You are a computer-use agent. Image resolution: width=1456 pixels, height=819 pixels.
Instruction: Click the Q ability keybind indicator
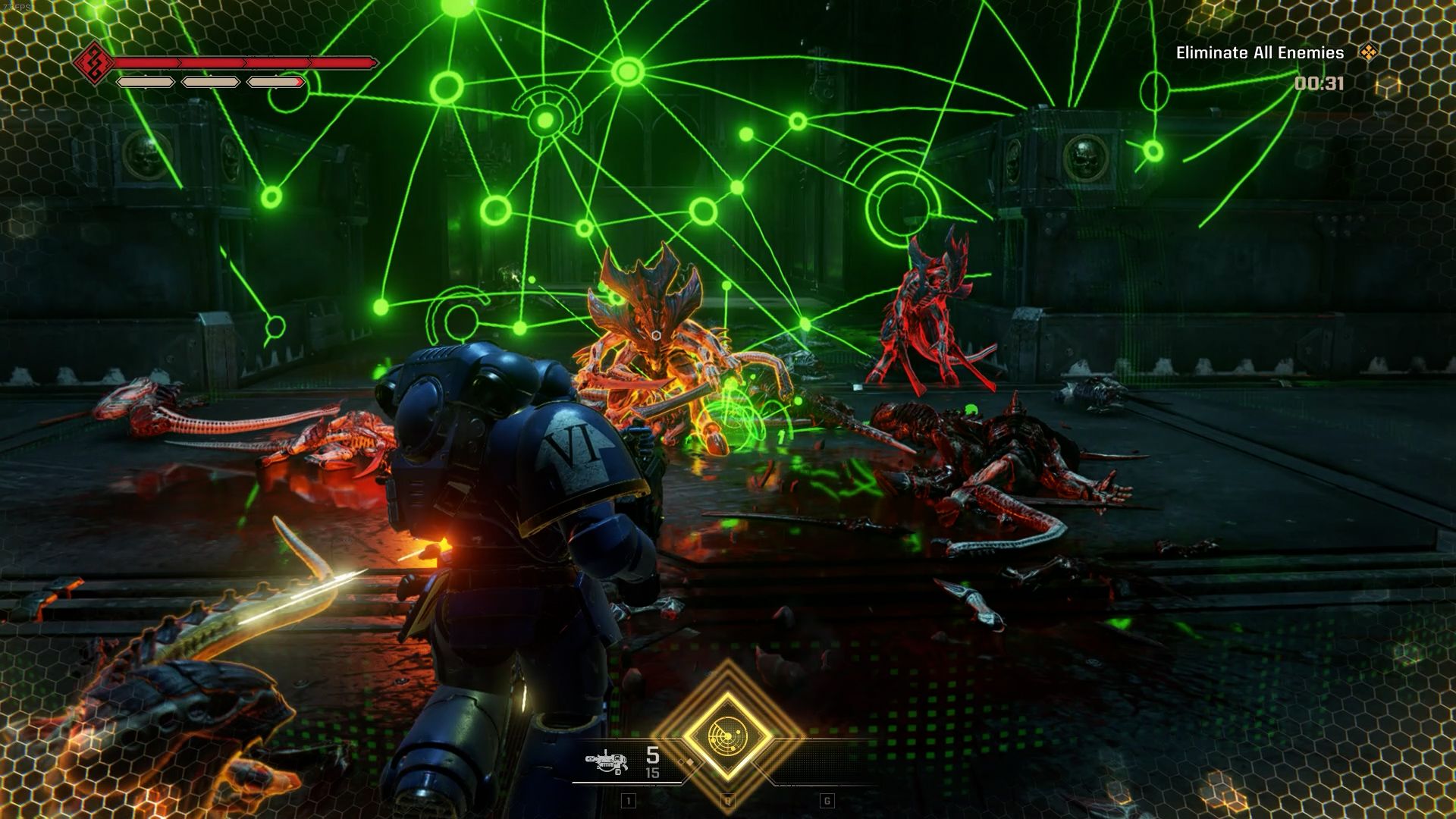point(726,801)
